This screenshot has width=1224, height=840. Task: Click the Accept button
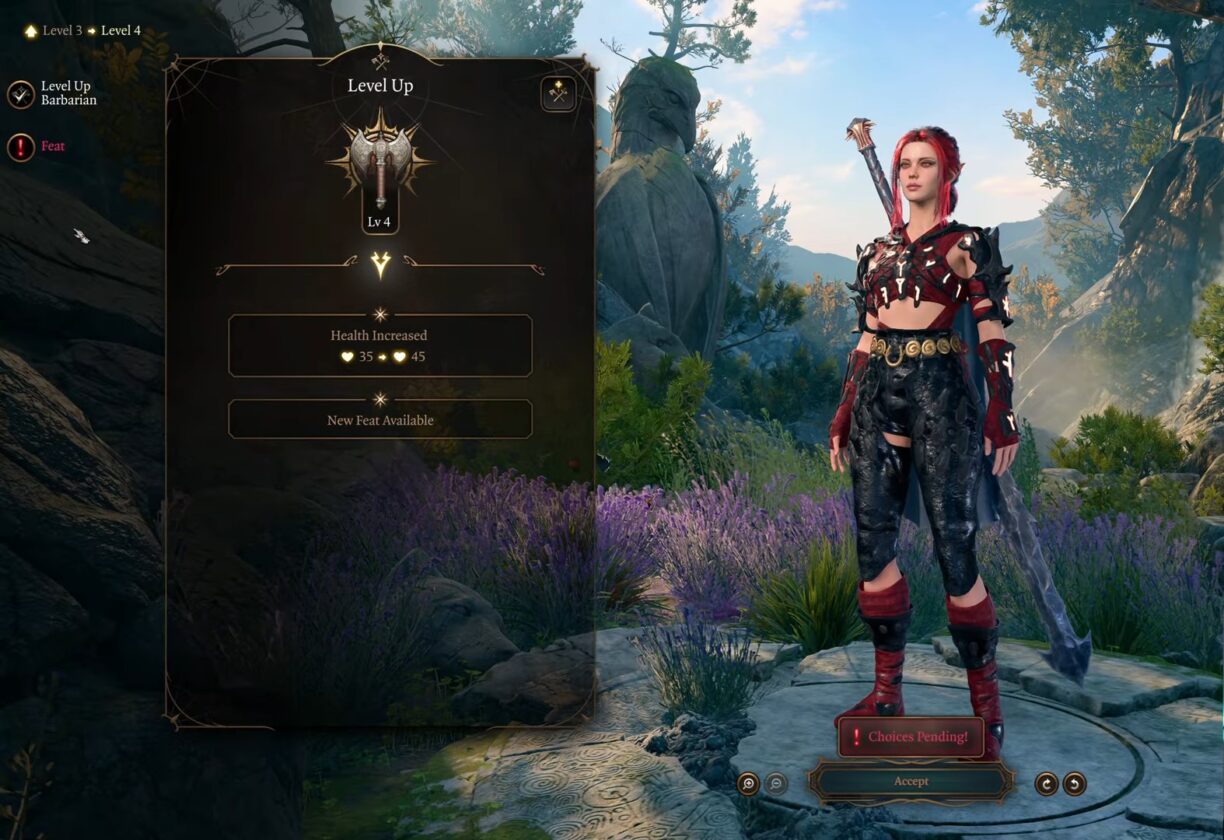coord(911,782)
